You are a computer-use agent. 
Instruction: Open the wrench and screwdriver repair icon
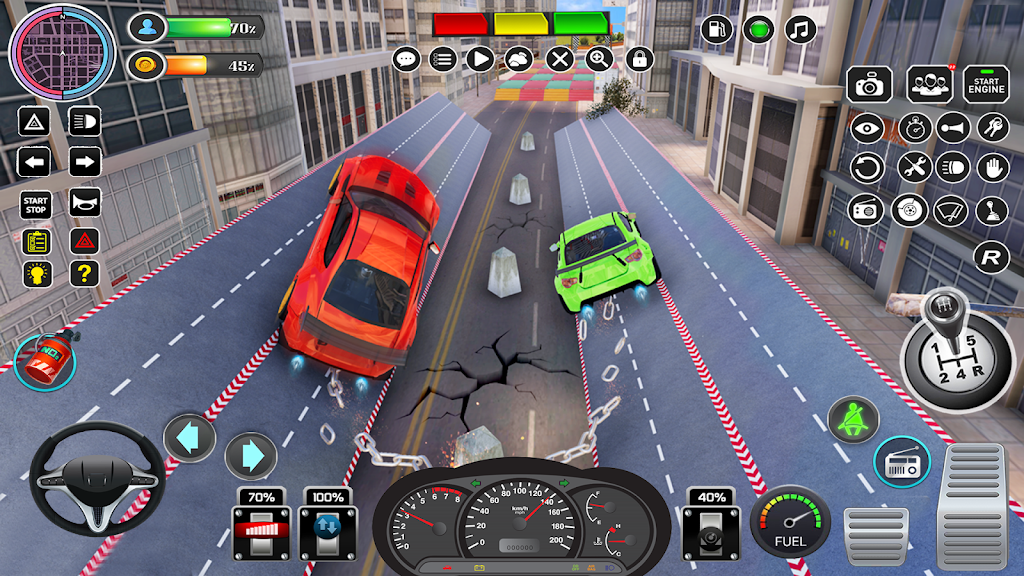(x=912, y=167)
